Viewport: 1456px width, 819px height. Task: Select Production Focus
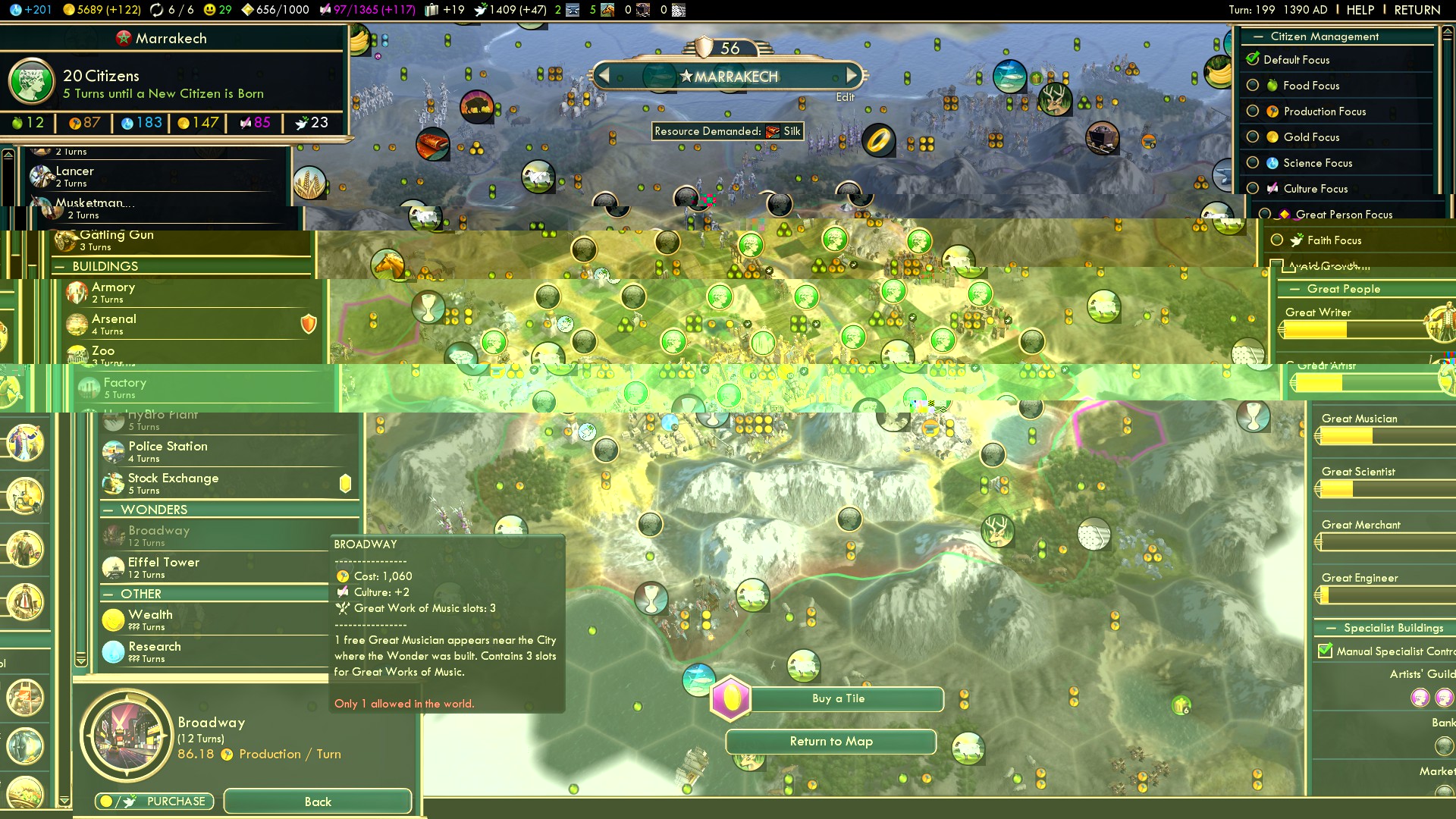pyautogui.click(x=1253, y=111)
